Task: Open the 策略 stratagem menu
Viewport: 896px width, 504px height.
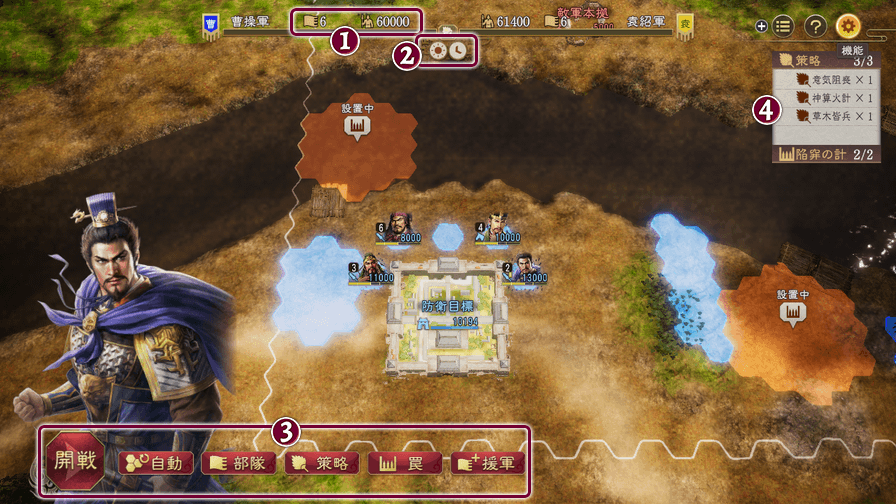Action: click(x=321, y=463)
